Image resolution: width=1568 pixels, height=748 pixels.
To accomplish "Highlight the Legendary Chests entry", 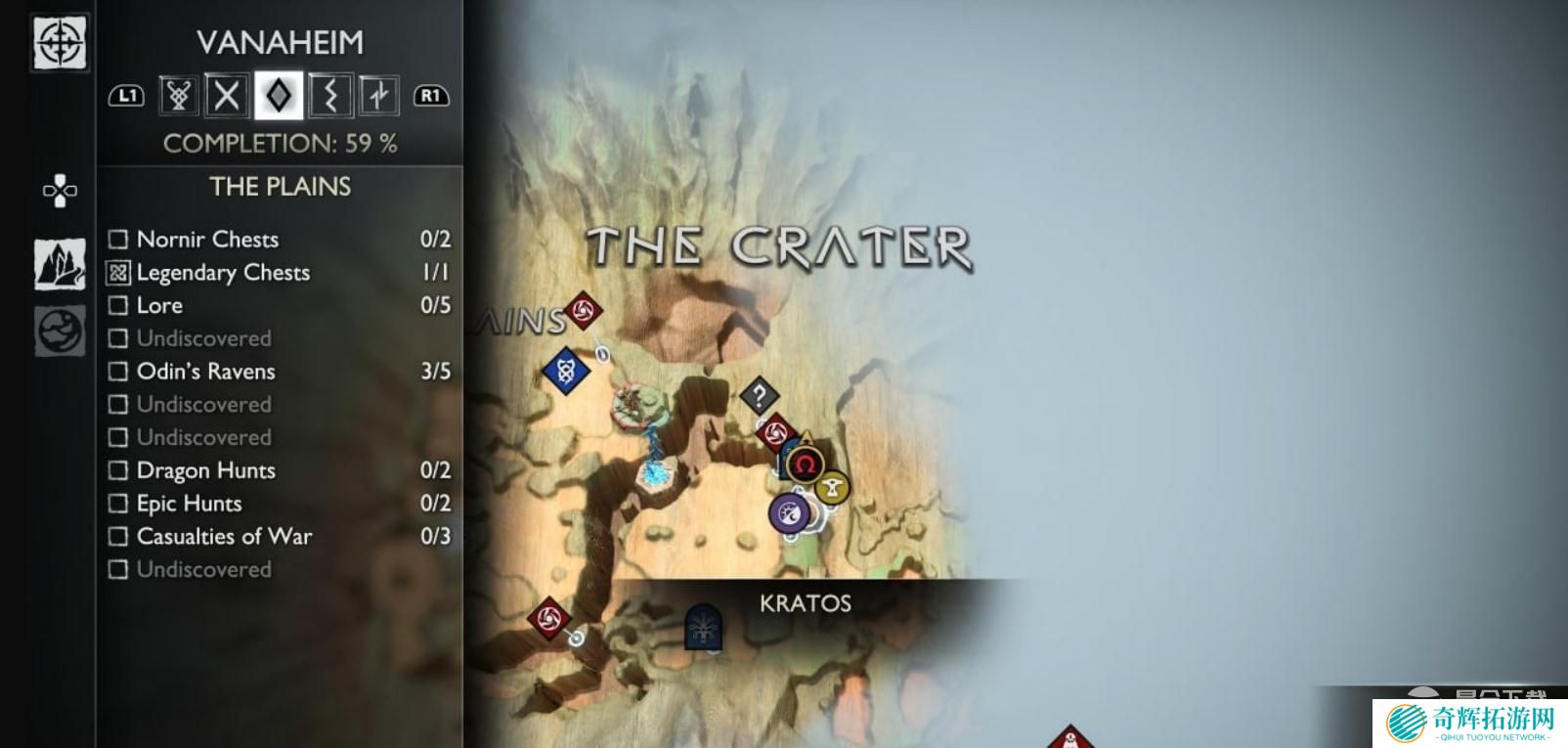I will tap(280, 273).
